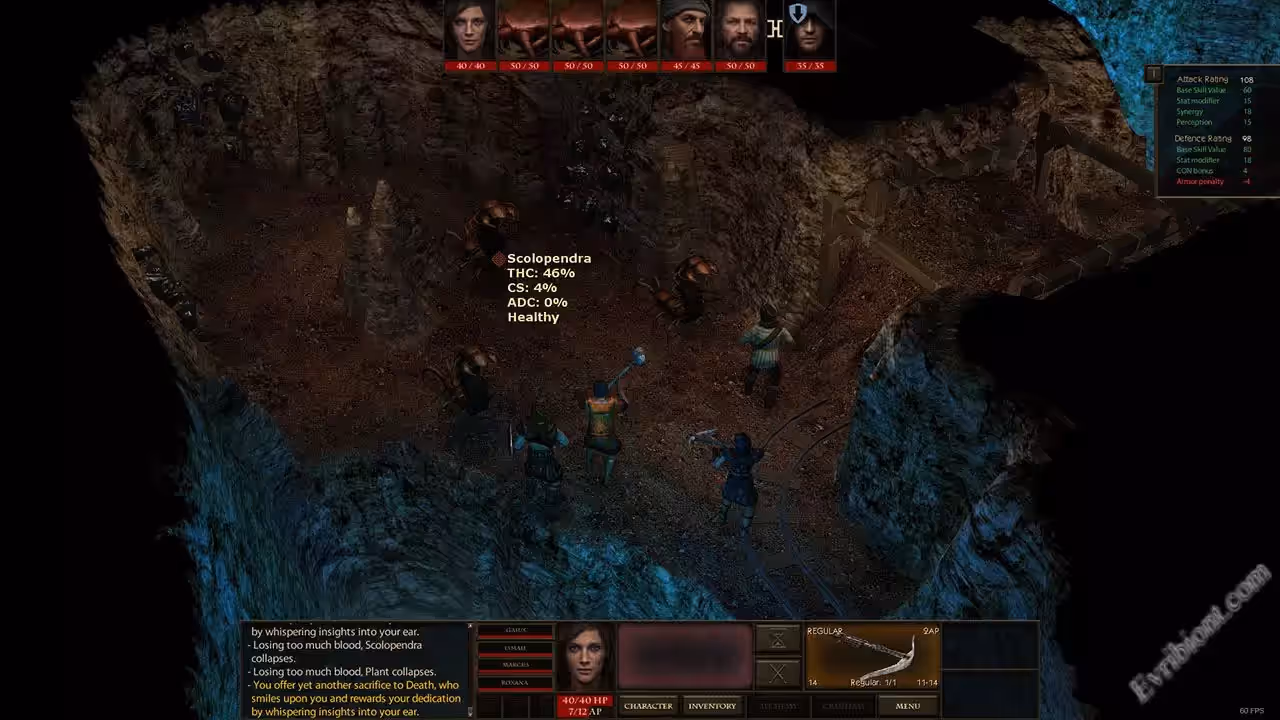Select the turbaned man's turn-order portrait
The image size is (1280, 720).
click(686, 30)
